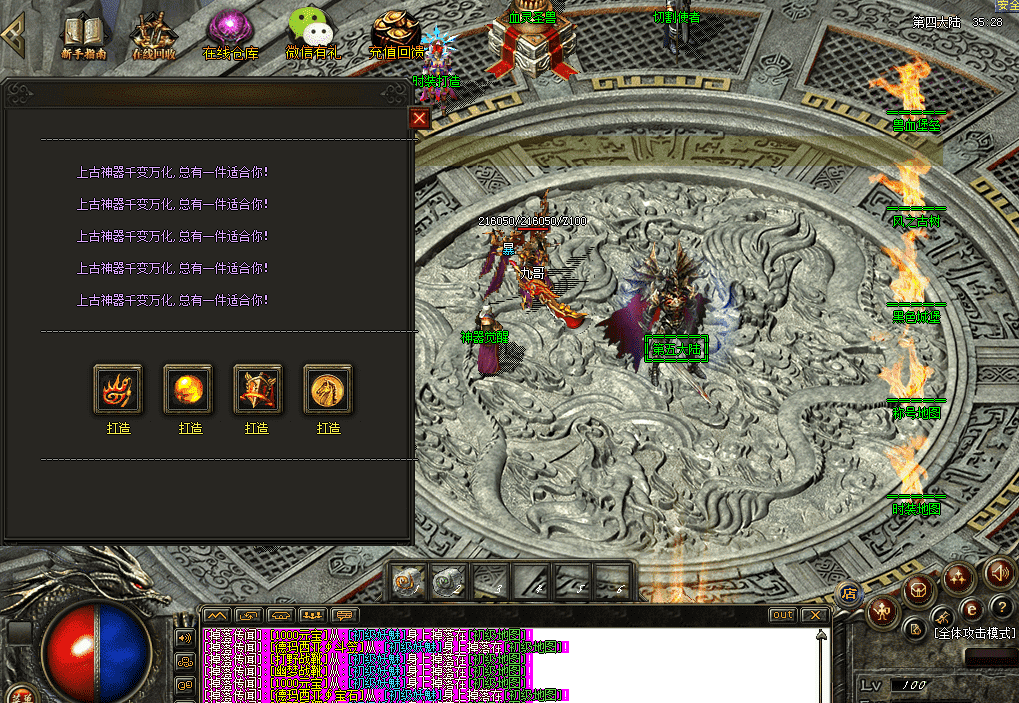Click the chat window's out button
The height and width of the screenshot is (703, 1019).
pos(782,615)
